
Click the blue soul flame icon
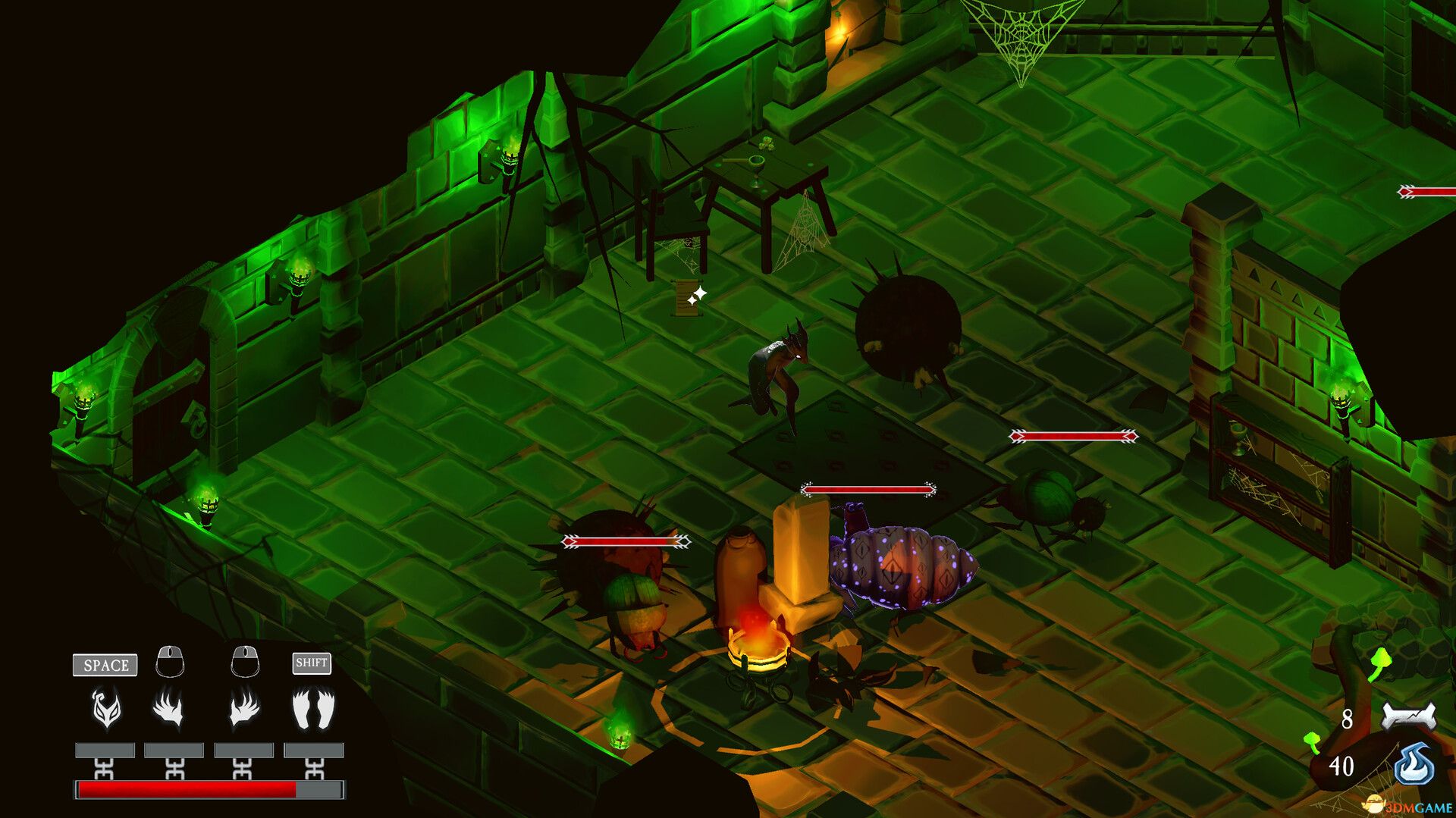point(1414,764)
